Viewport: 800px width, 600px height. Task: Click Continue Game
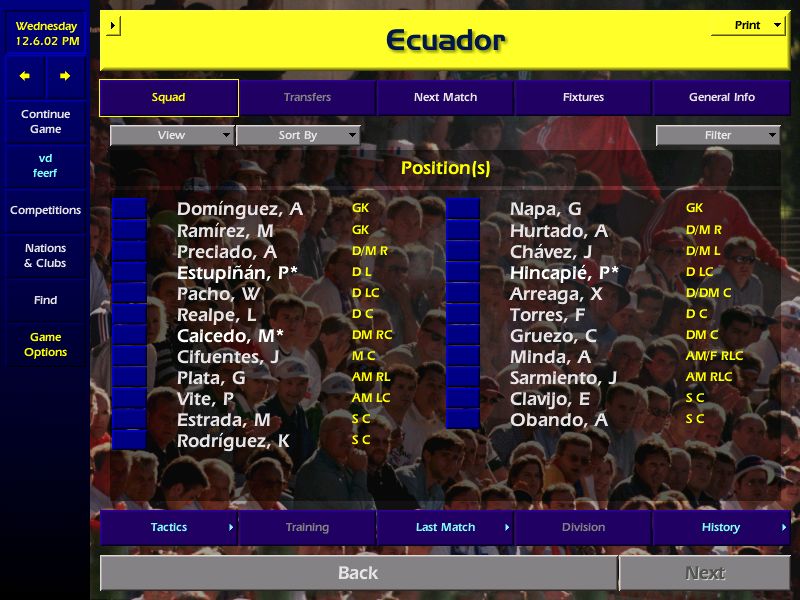[45, 121]
